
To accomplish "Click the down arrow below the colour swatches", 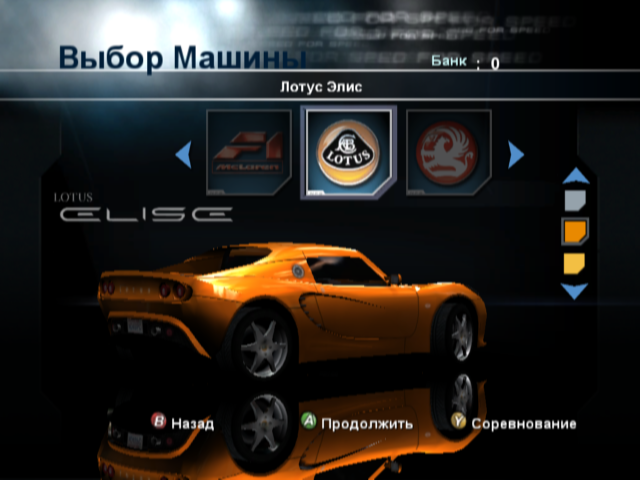I will point(574,291).
